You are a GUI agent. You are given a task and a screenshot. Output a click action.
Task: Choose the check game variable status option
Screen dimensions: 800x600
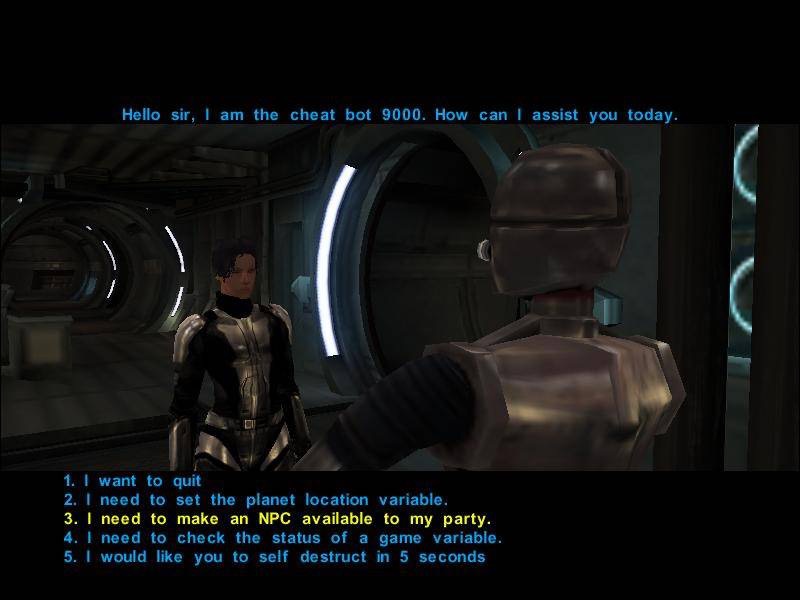[x=283, y=538]
